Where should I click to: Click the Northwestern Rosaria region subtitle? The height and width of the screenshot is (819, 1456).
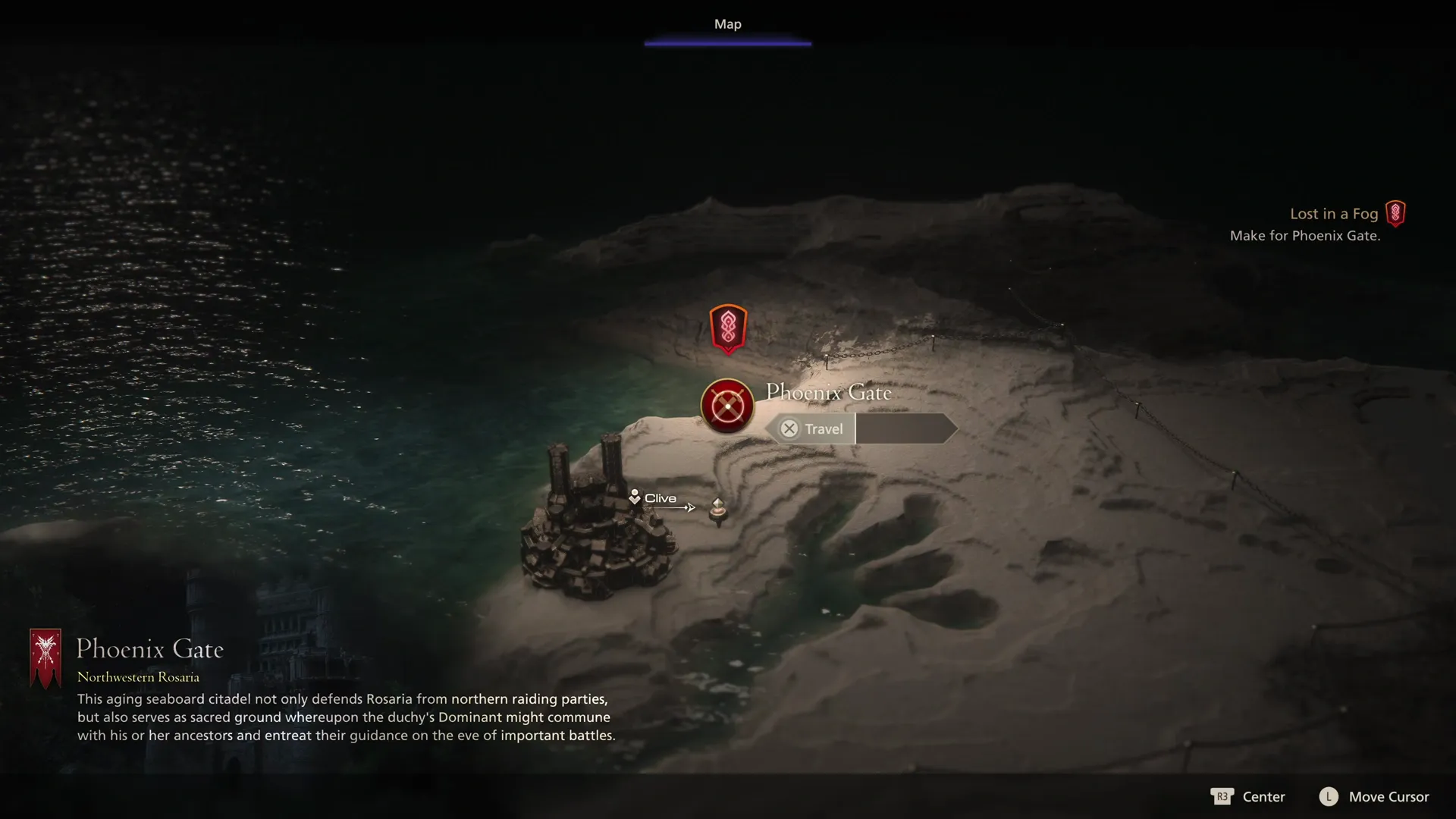click(138, 676)
